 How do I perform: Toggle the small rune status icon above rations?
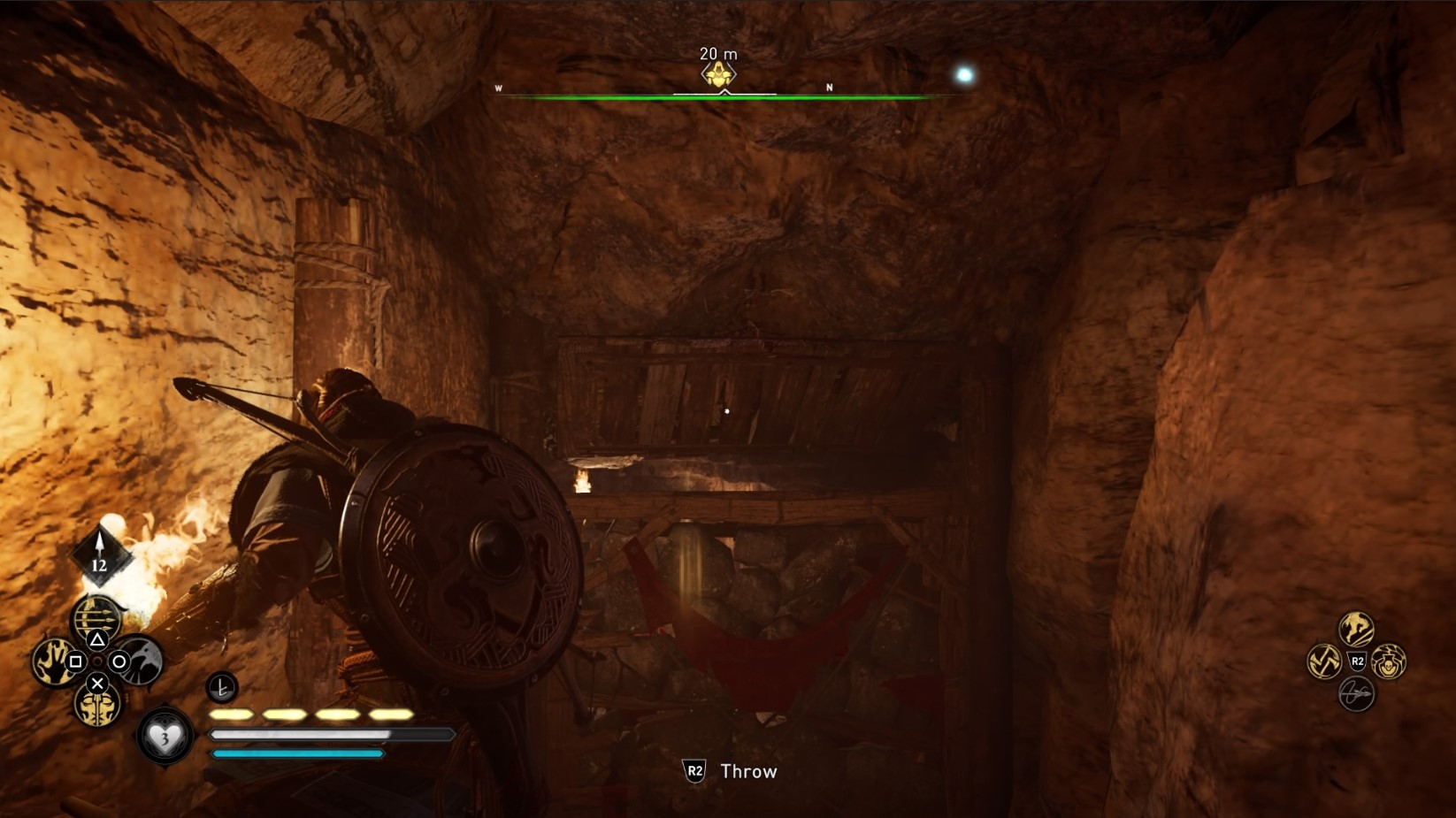pyautogui.click(x=221, y=687)
